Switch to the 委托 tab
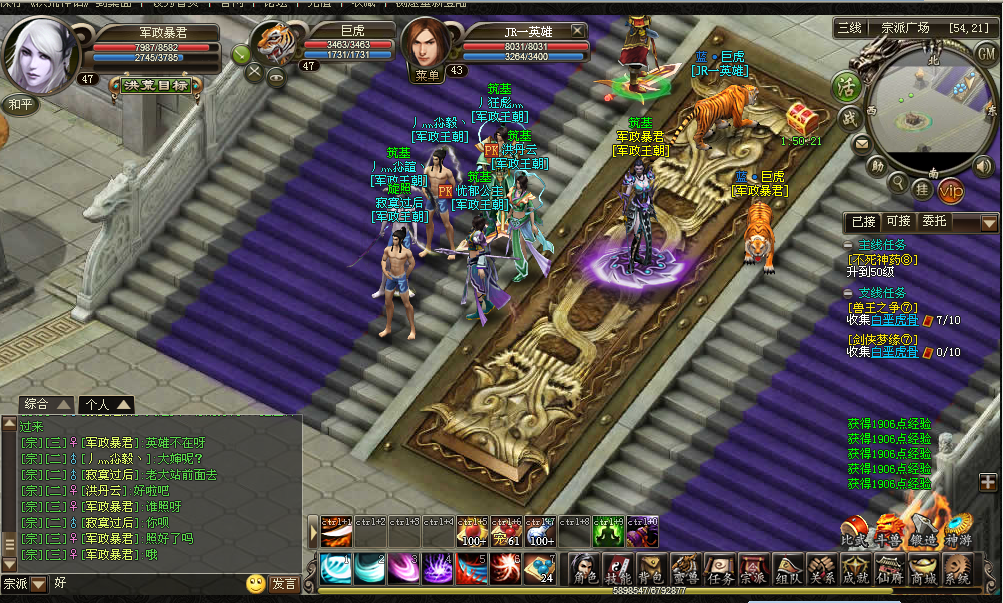Screen dimensions: 1003x603 (x=935, y=221)
